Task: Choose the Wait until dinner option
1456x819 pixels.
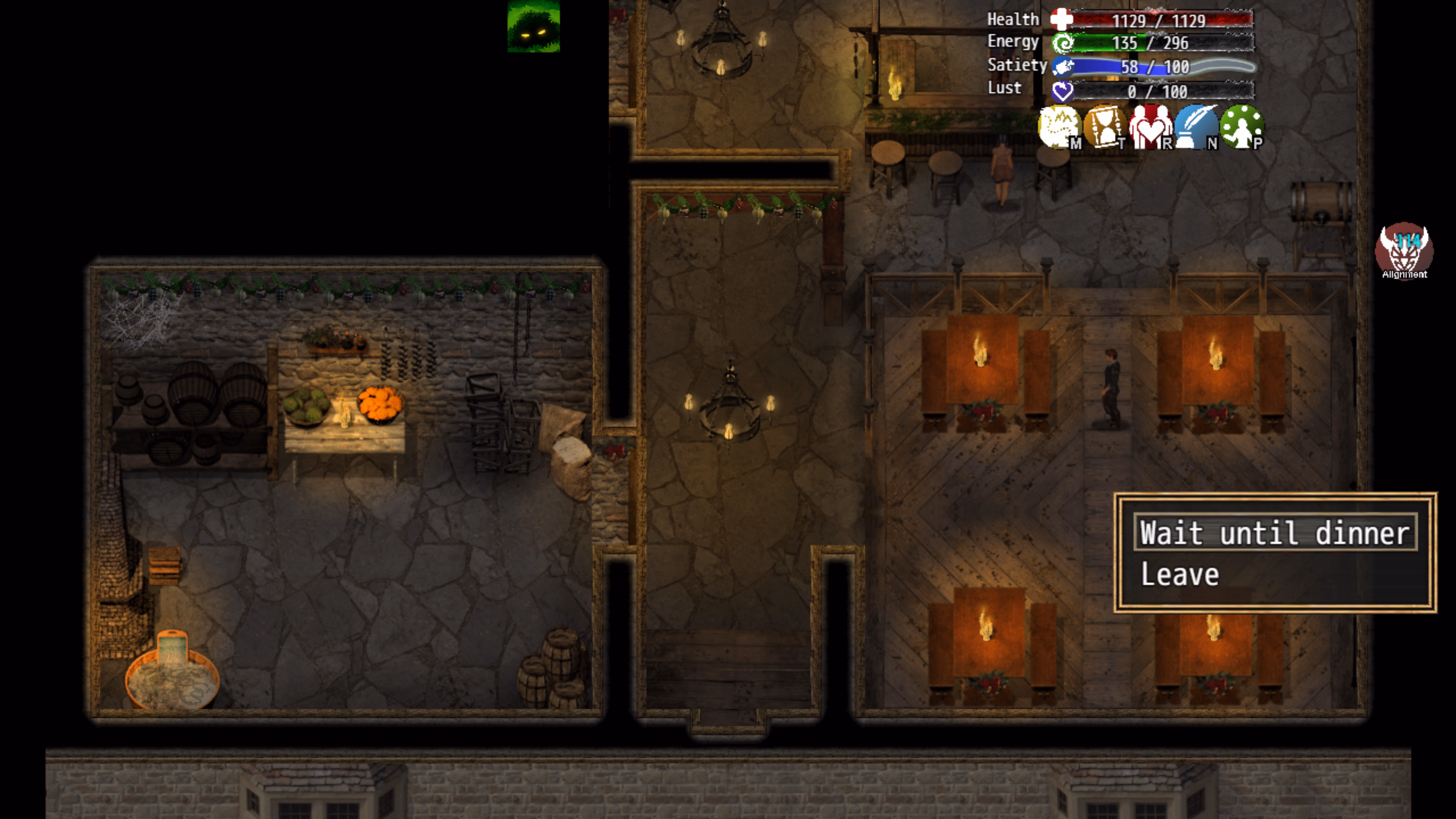Action: pos(1274,532)
